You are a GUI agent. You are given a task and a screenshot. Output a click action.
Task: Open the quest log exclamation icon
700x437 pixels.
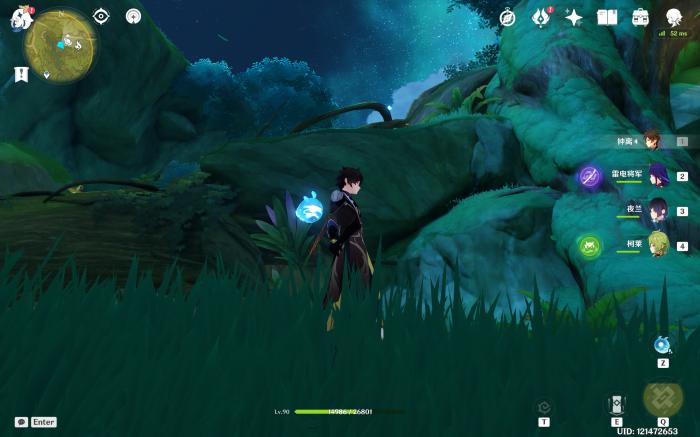click(21, 73)
